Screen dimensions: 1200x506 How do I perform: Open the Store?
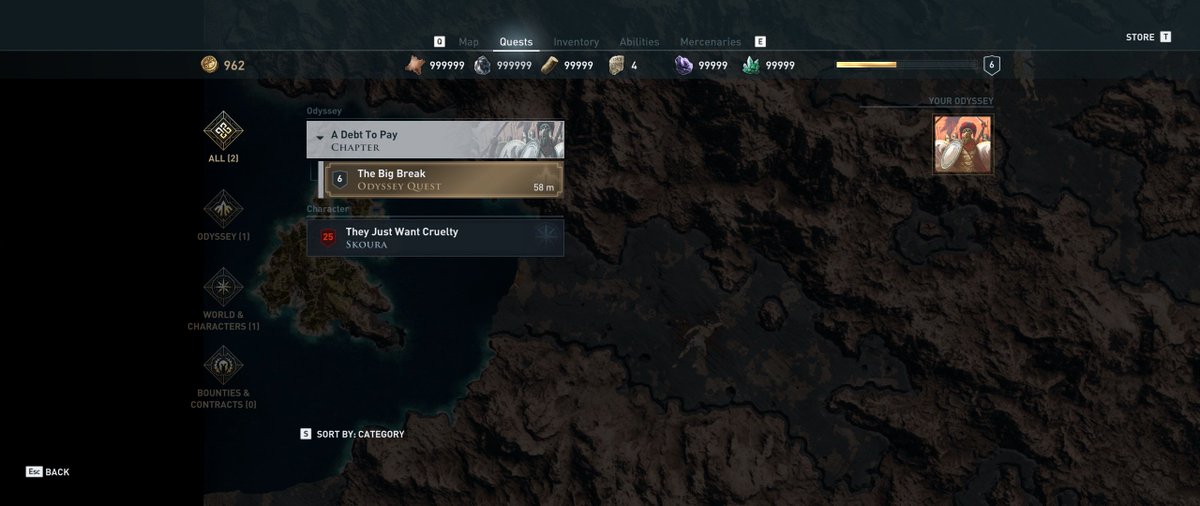click(x=1140, y=38)
